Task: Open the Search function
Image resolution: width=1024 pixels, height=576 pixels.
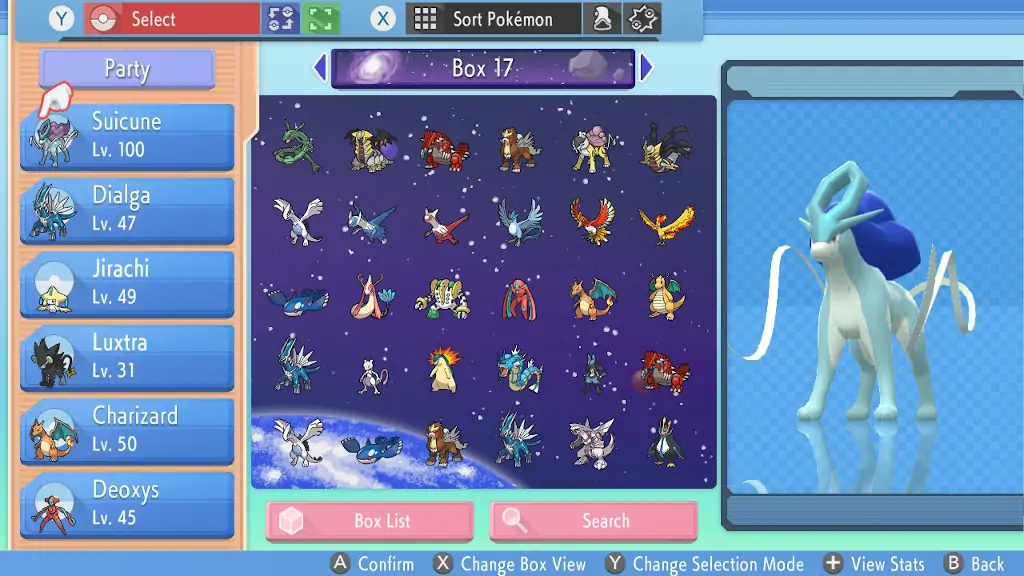Action: pos(593,521)
